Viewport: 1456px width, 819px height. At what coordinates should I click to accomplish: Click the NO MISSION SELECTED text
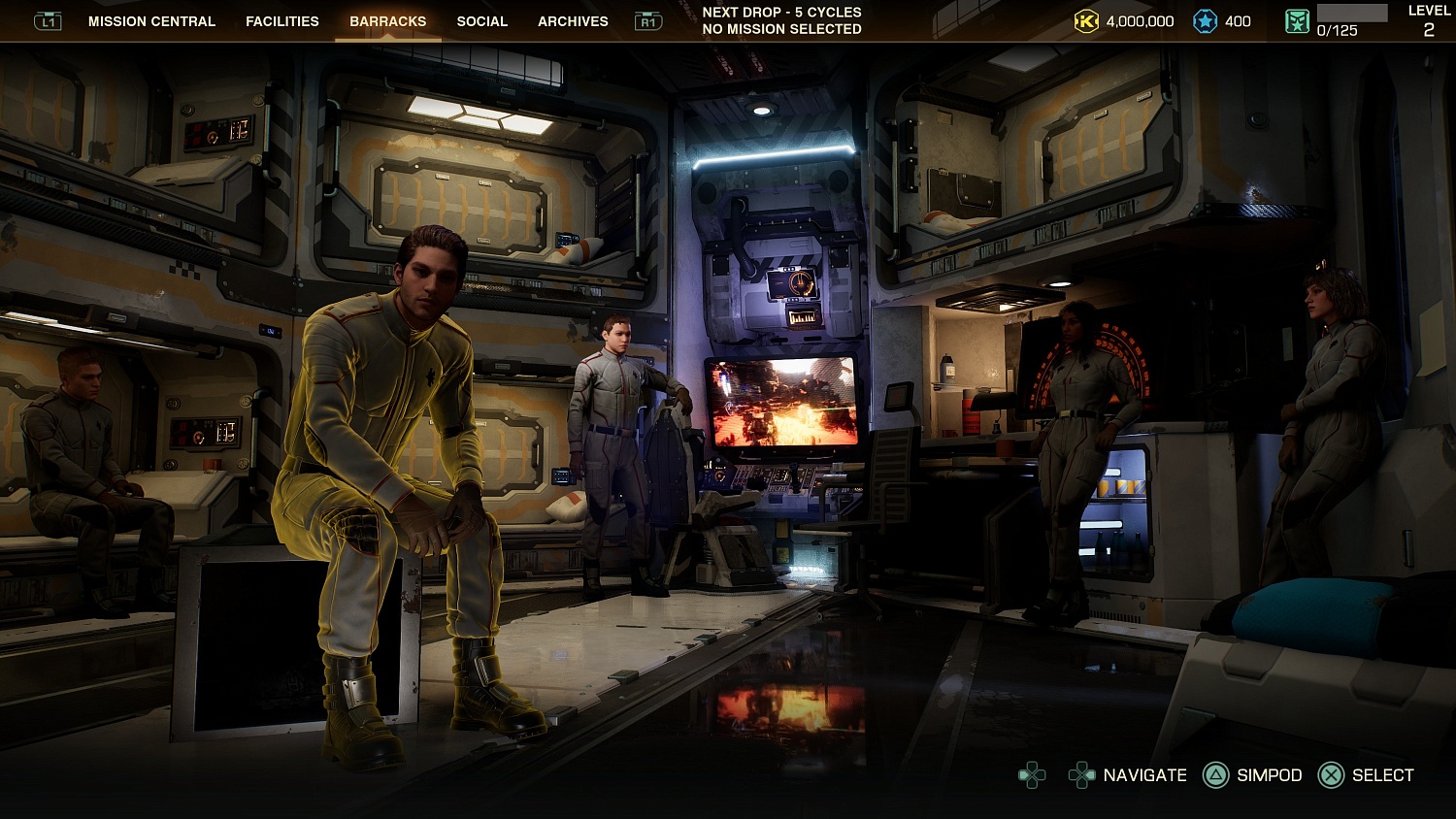(x=781, y=29)
